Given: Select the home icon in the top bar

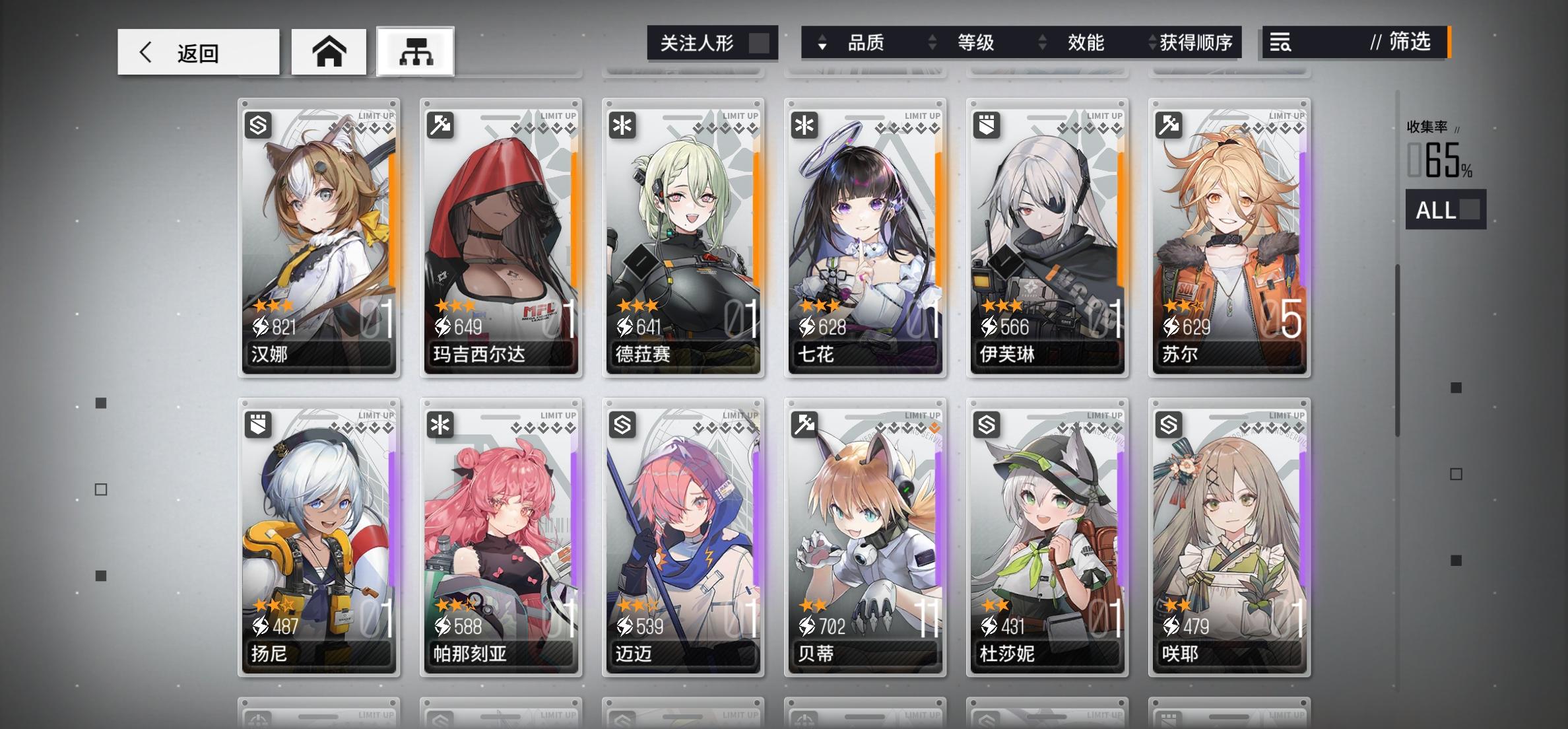Looking at the screenshot, I should (x=328, y=52).
